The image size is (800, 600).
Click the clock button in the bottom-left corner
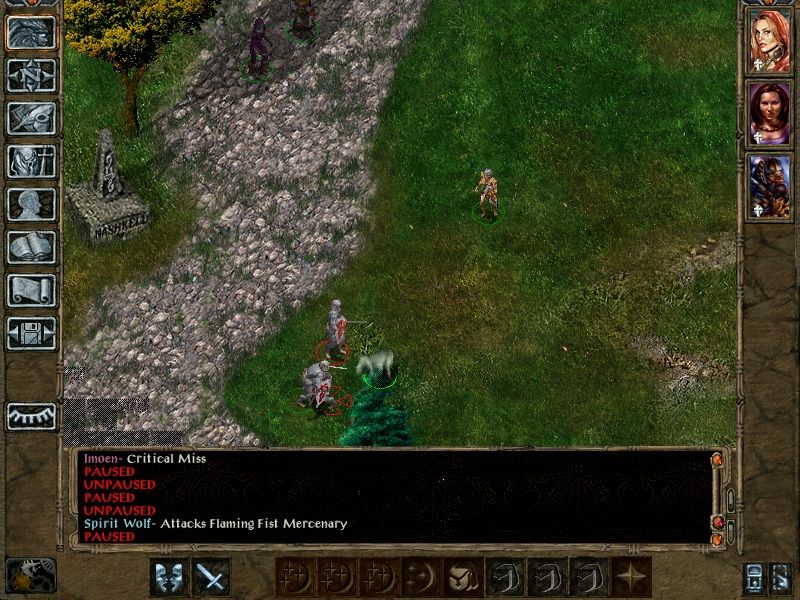tap(31, 575)
